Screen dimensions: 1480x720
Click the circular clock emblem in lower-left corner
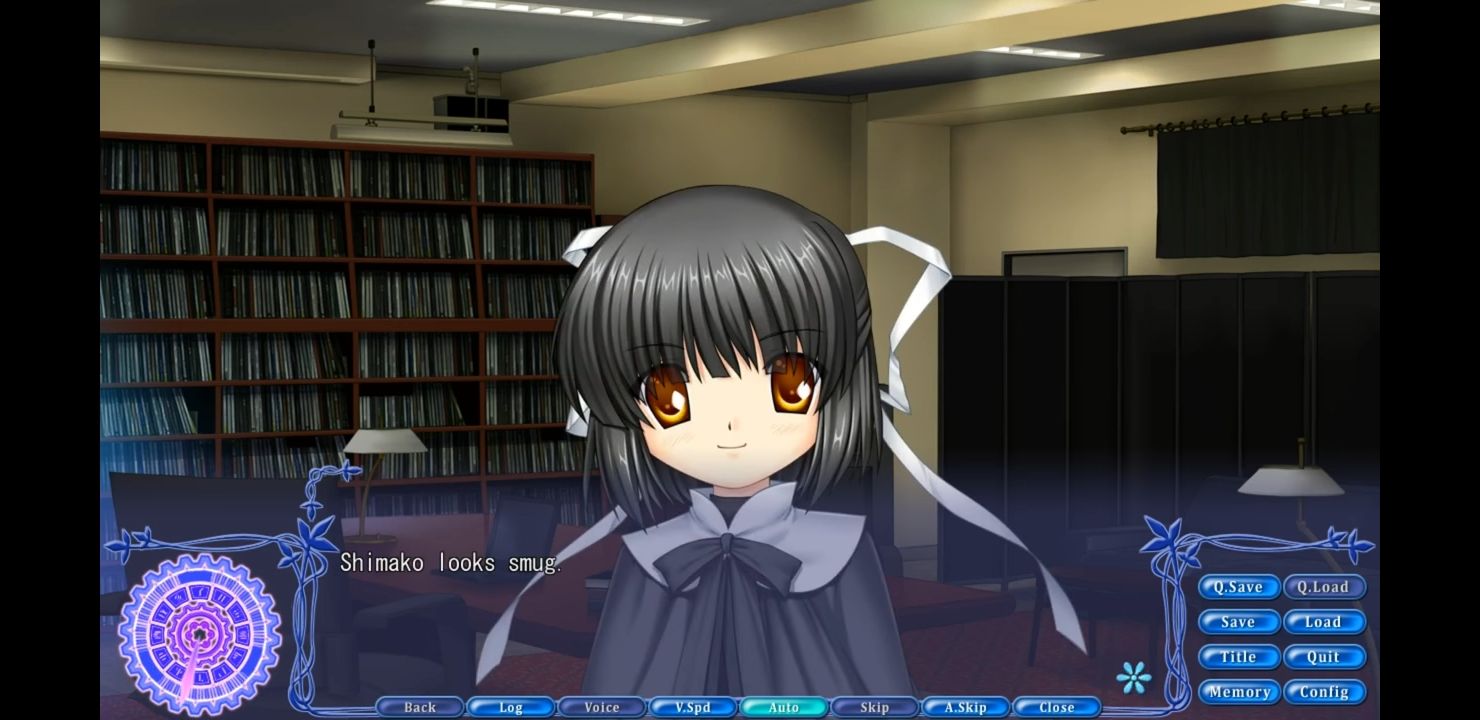pyautogui.click(x=200, y=632)
